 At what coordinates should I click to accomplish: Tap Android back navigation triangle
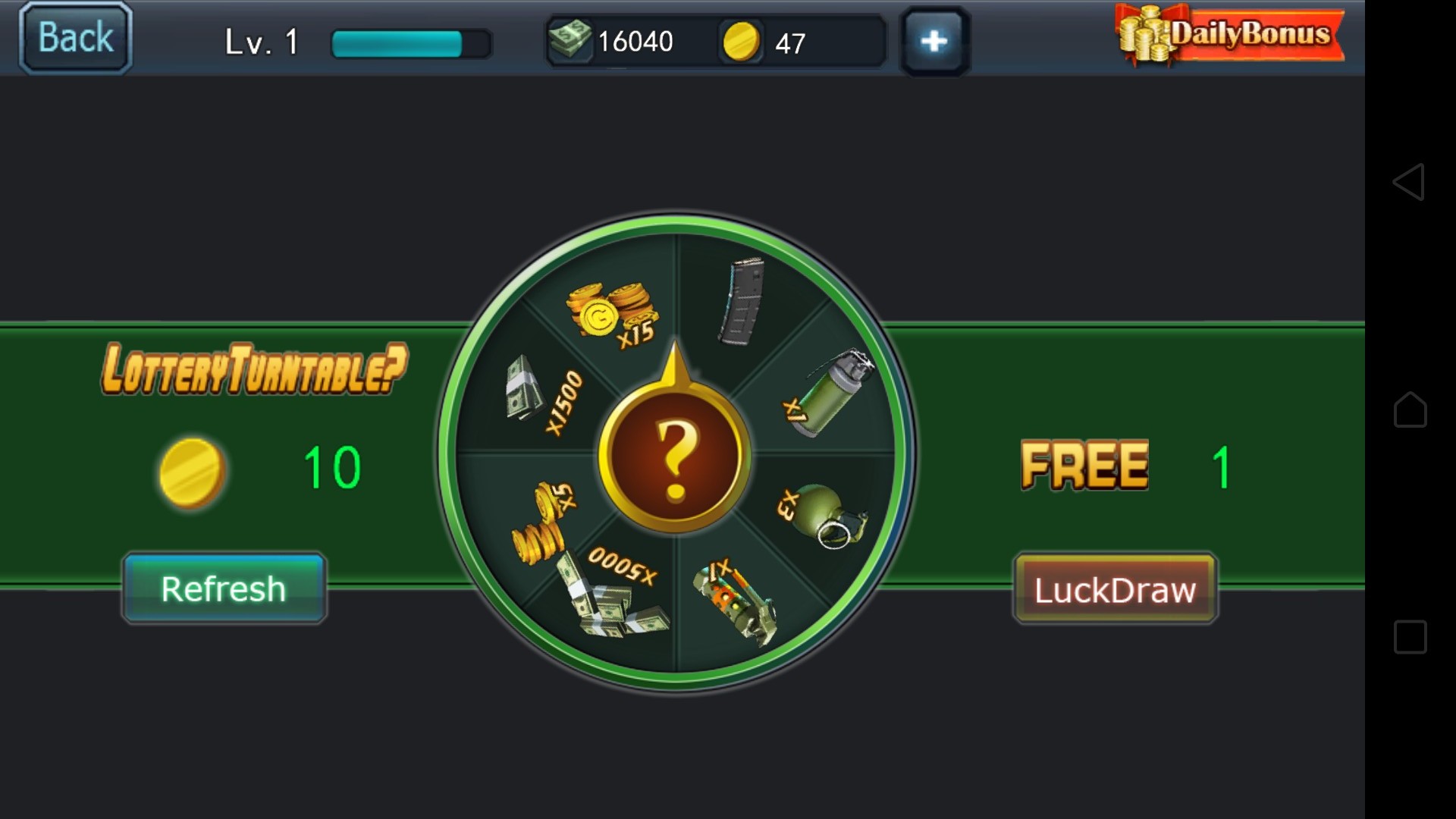click(x=1409, y=182)
